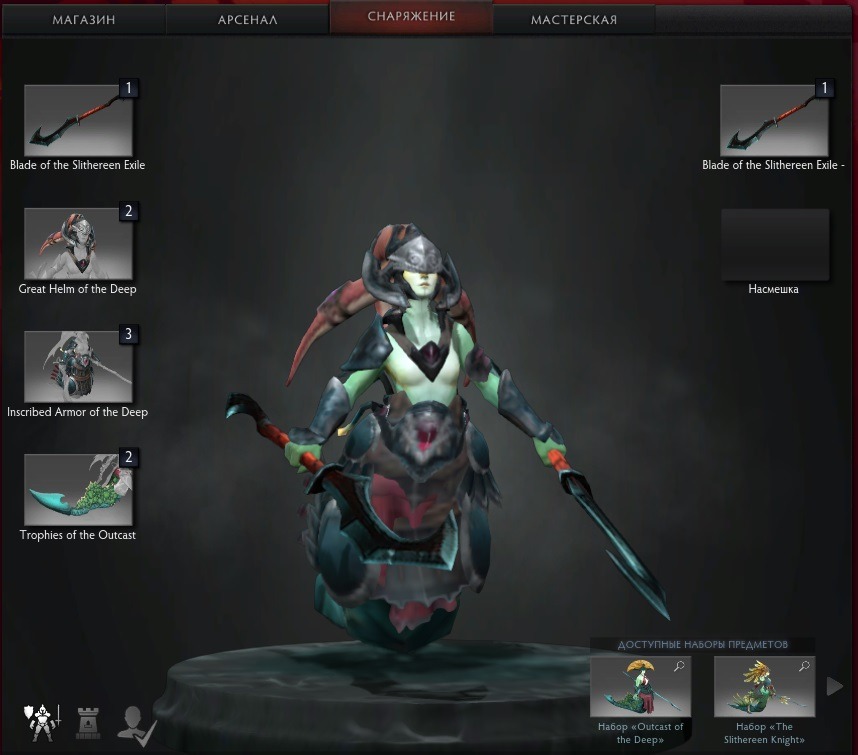Select the Blade slot above Great Helm
Screen dimensions: 858x755
(78, 120)
